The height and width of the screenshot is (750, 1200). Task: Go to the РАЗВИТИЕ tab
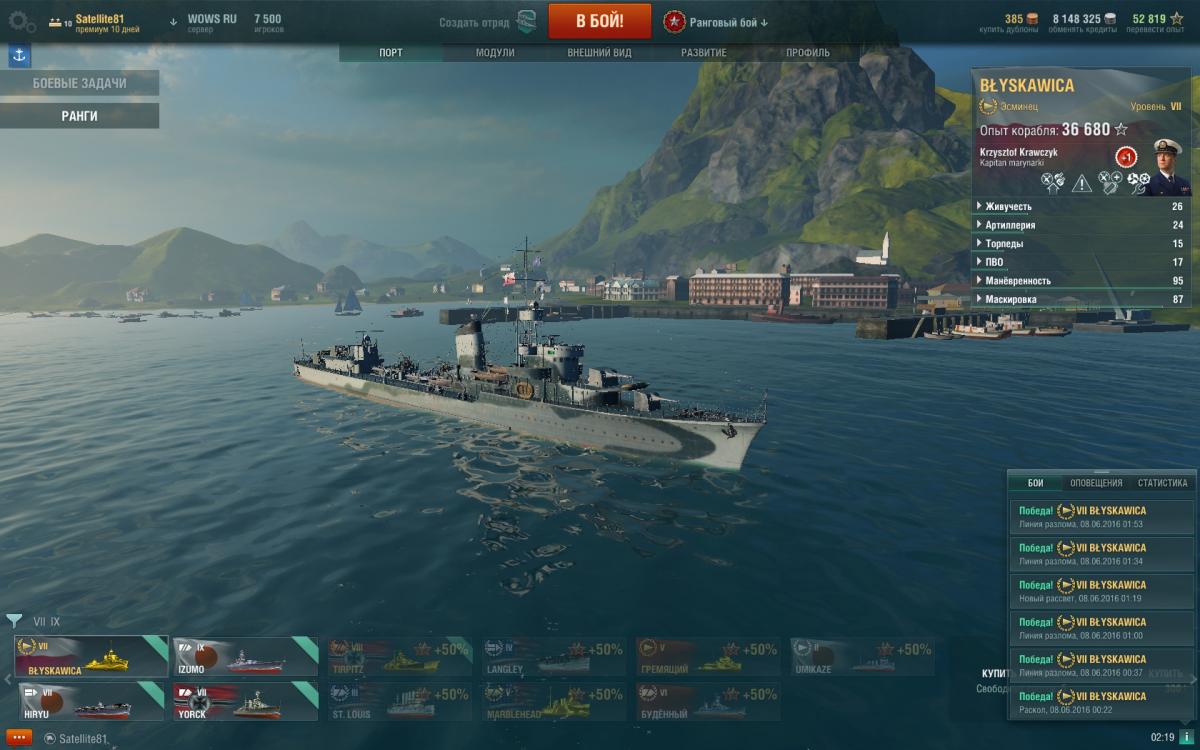(704, 53)
